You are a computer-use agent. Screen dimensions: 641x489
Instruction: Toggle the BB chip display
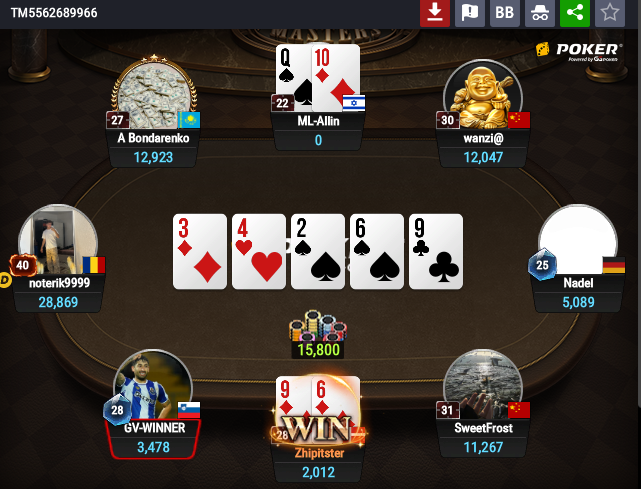click(x=504, y=13)
